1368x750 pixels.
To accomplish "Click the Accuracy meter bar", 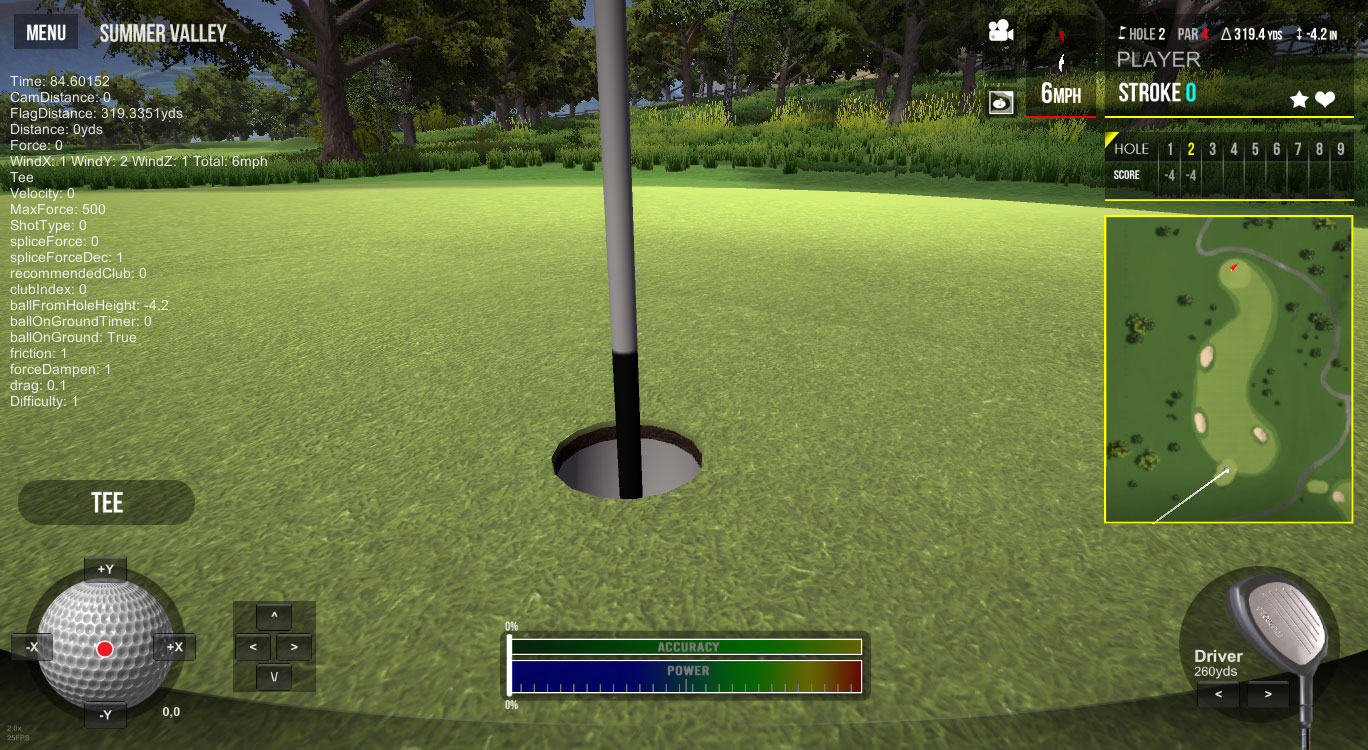I will [686, 647].
